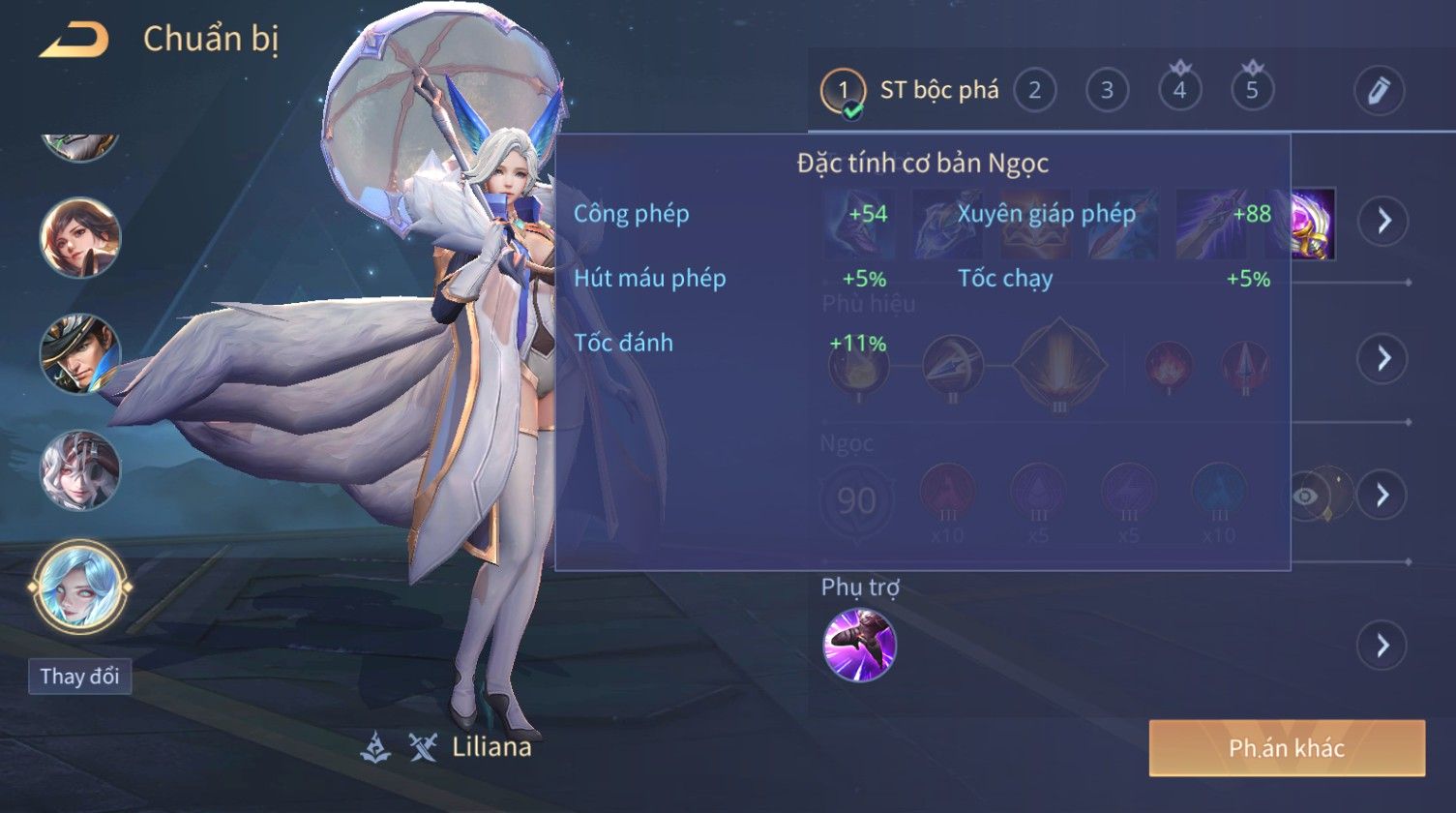
Task: Select loadout preset 1 ST bộc phá
Action: (x=909, y=91)
